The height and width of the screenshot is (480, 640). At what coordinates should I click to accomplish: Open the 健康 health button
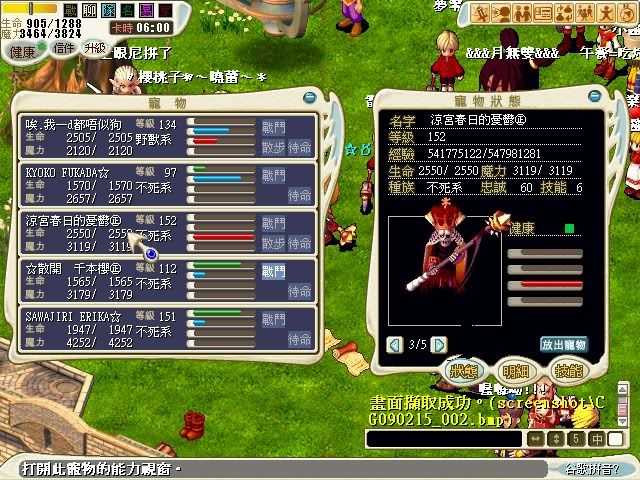[x=22, y=50]
